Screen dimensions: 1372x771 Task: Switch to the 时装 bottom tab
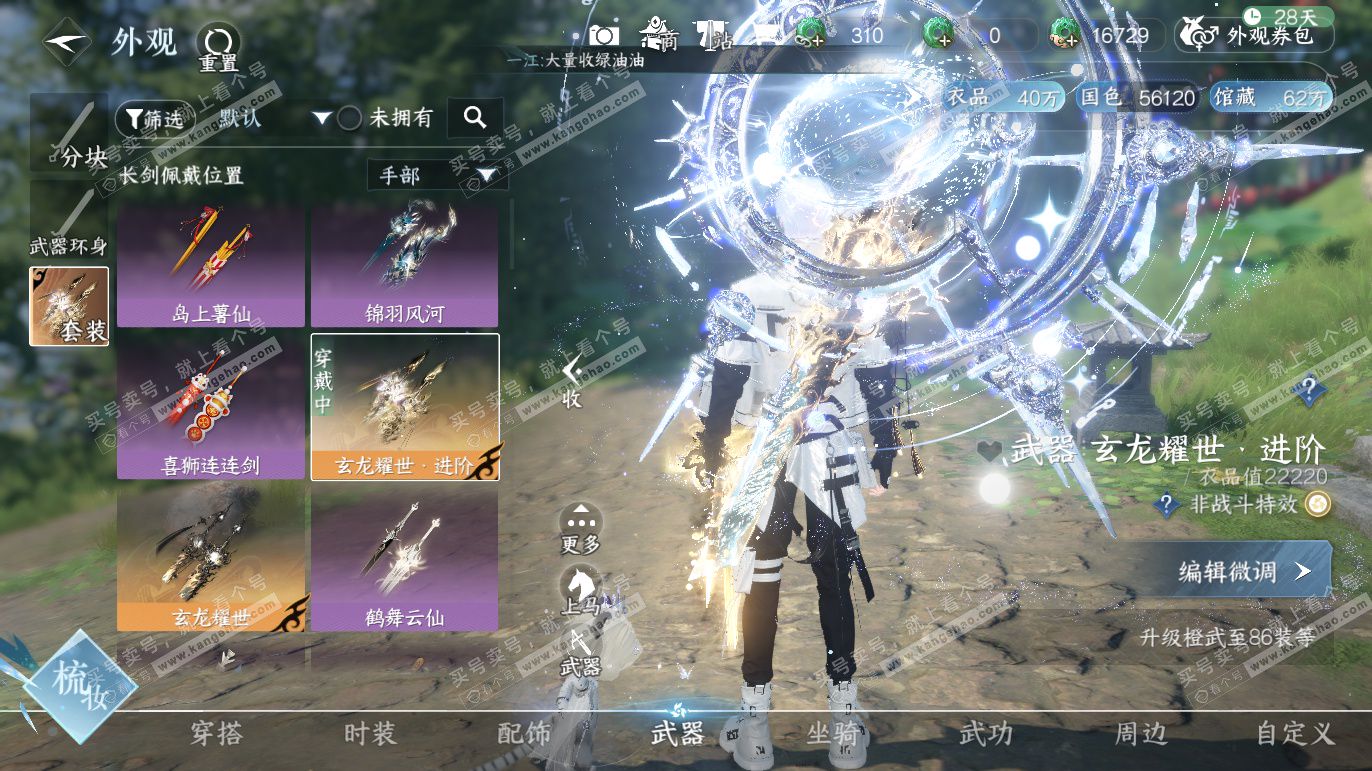(370, 734)
